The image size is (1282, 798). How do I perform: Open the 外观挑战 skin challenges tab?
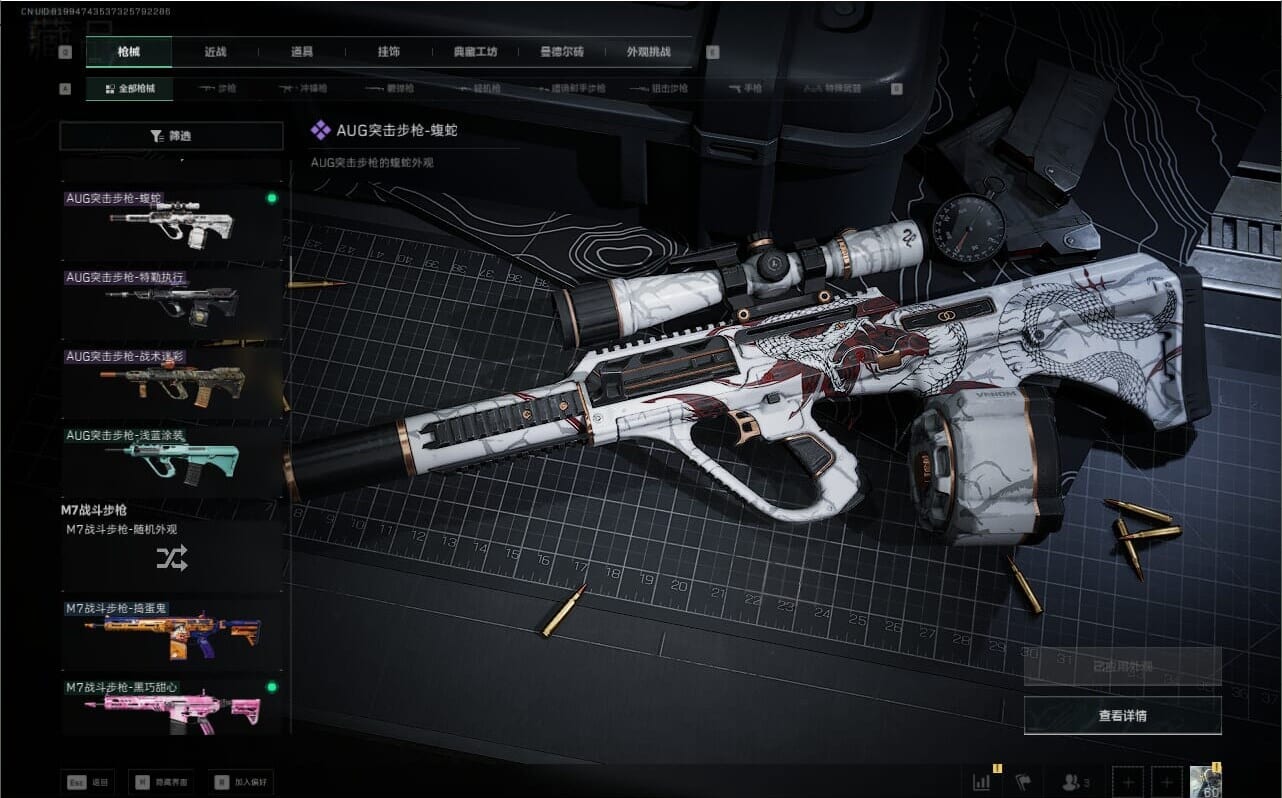coord(648,52)
